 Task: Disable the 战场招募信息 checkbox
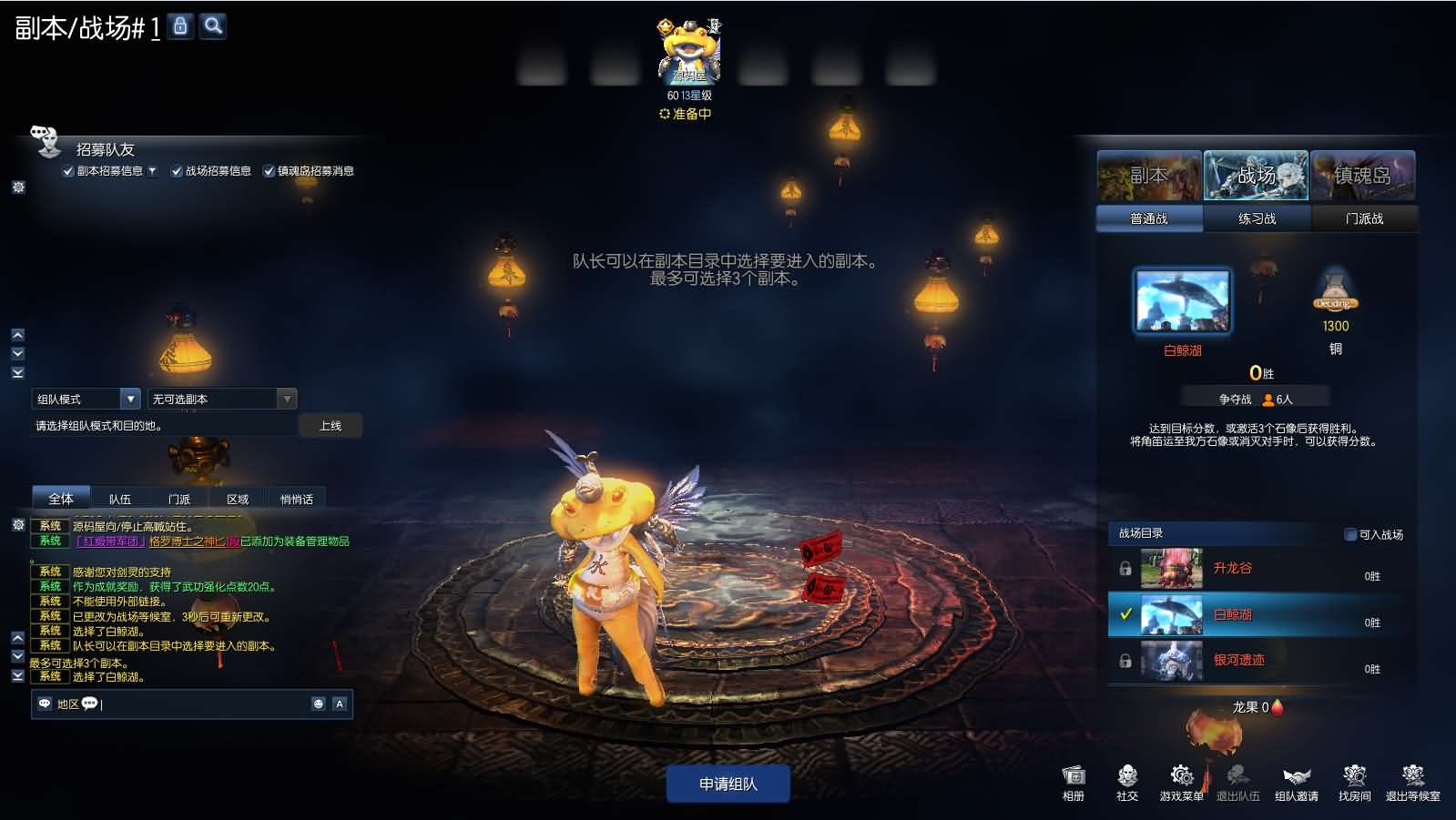177,170
